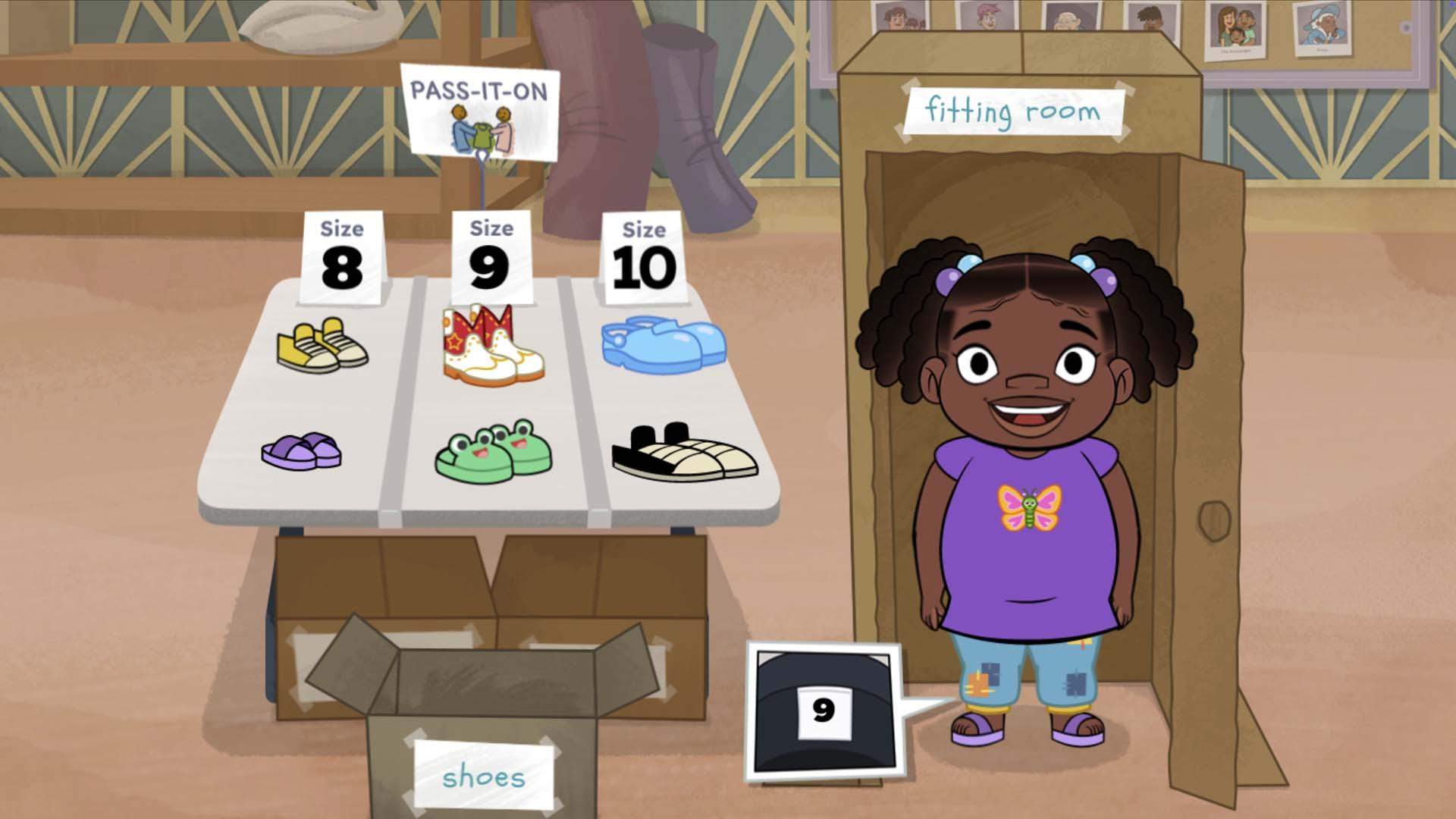Choose the black and cream slip-ons
Image resolution: width=1456 pixels, height=819 pixels.
pos(684,453)
